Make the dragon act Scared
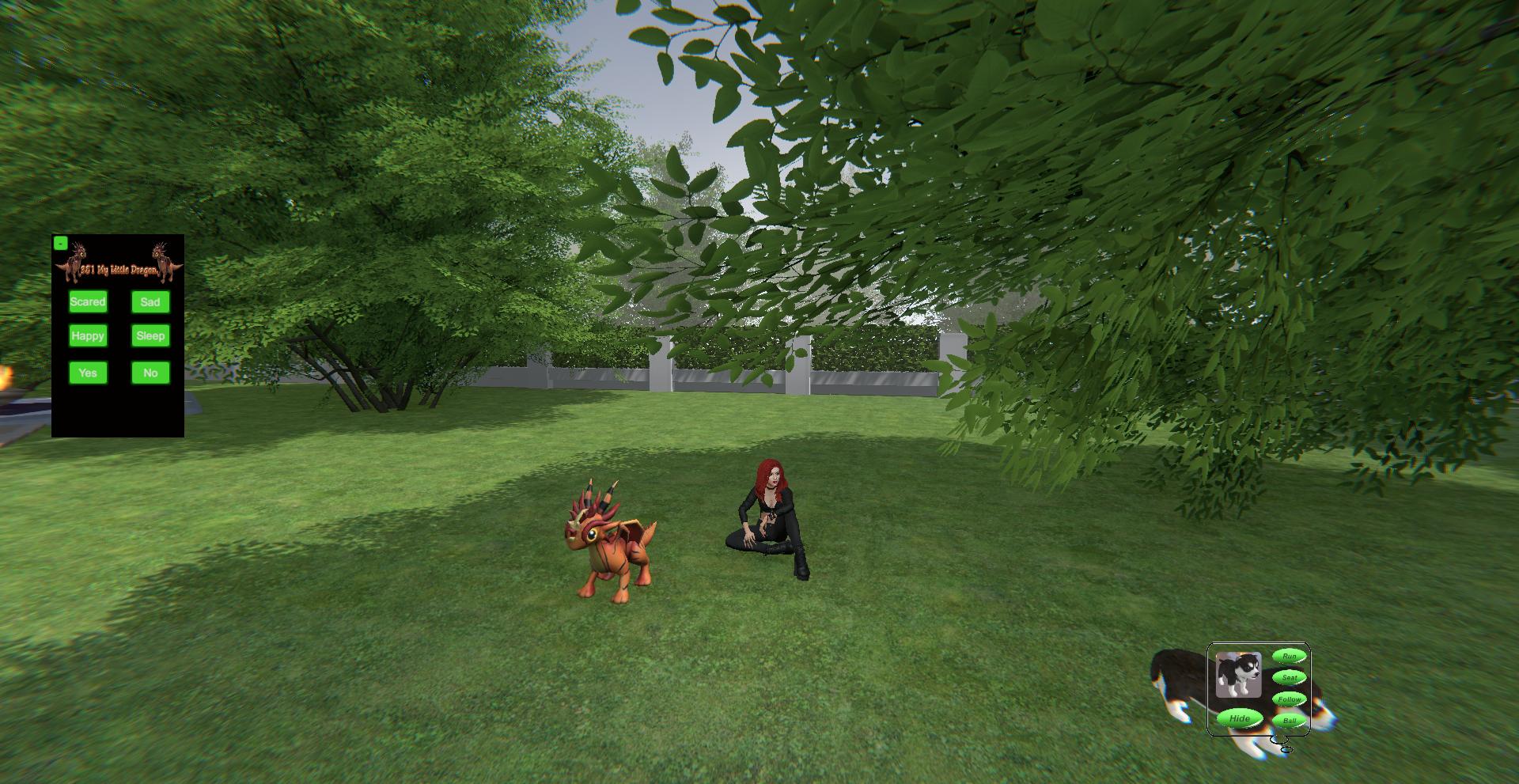 [88, 301]
